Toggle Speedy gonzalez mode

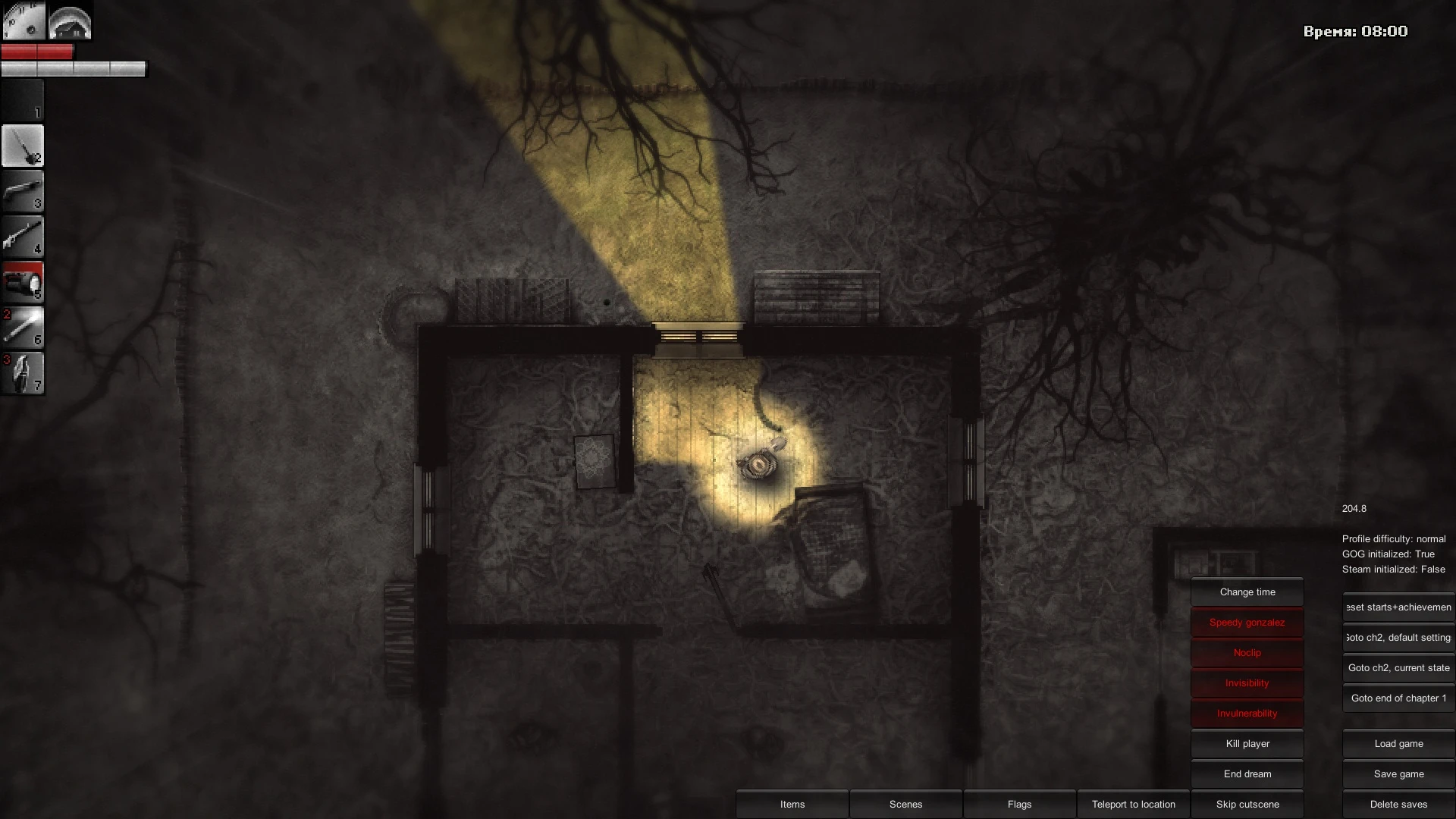[x=1247, y=622]
